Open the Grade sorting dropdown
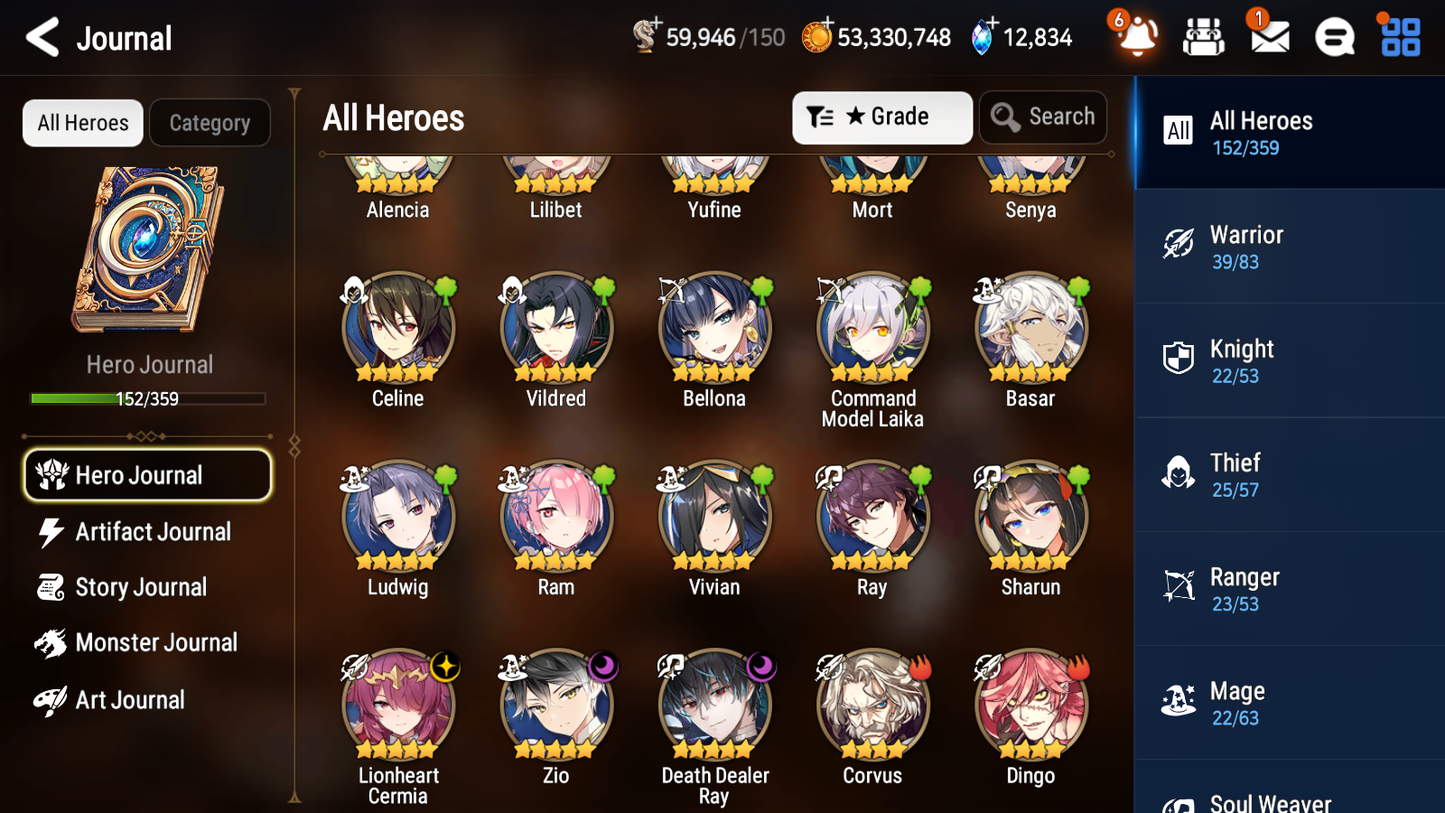 point(882,117)
